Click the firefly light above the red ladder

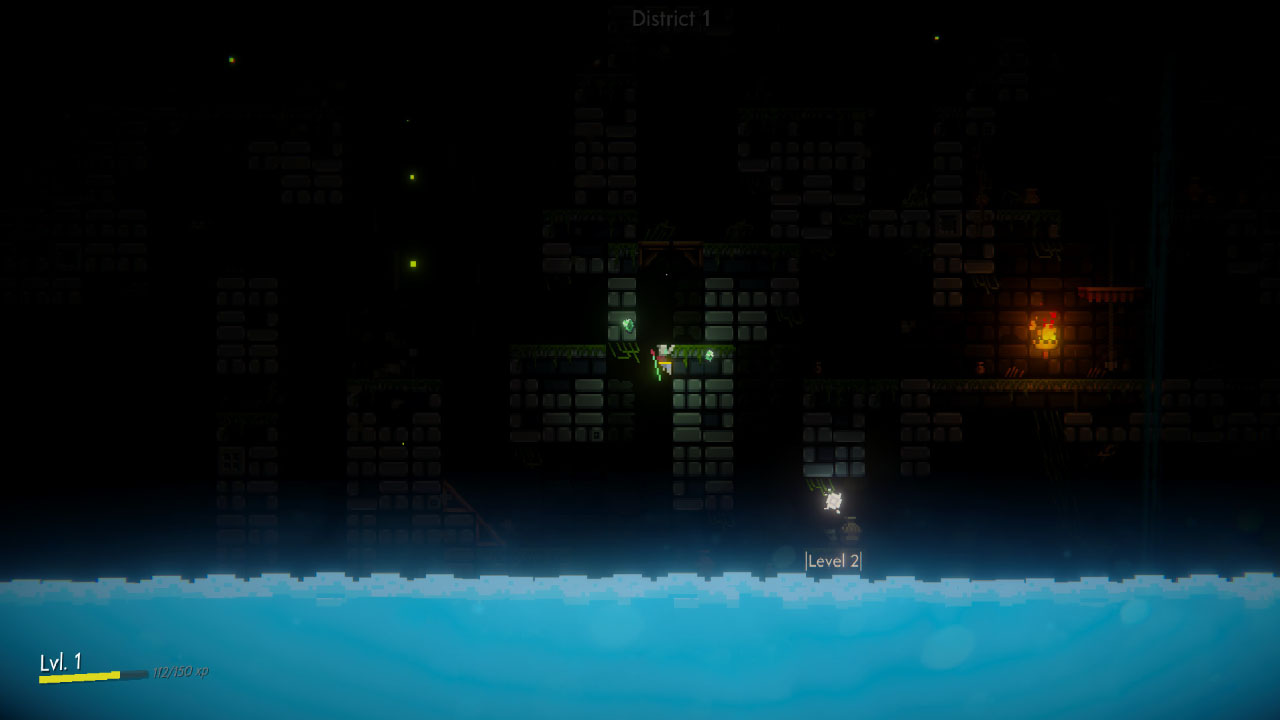pyautogui.click(x=402, y=443)
